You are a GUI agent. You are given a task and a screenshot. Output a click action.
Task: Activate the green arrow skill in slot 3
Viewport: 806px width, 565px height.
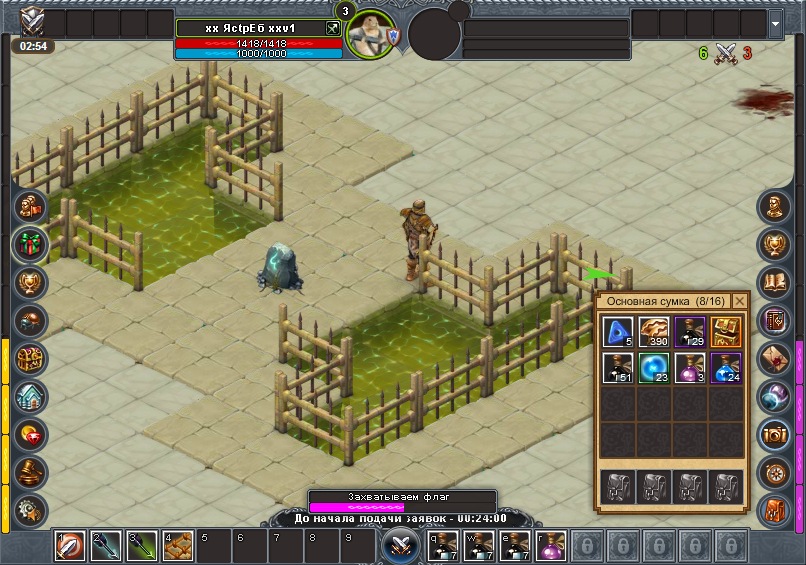[x=141, y=545]
